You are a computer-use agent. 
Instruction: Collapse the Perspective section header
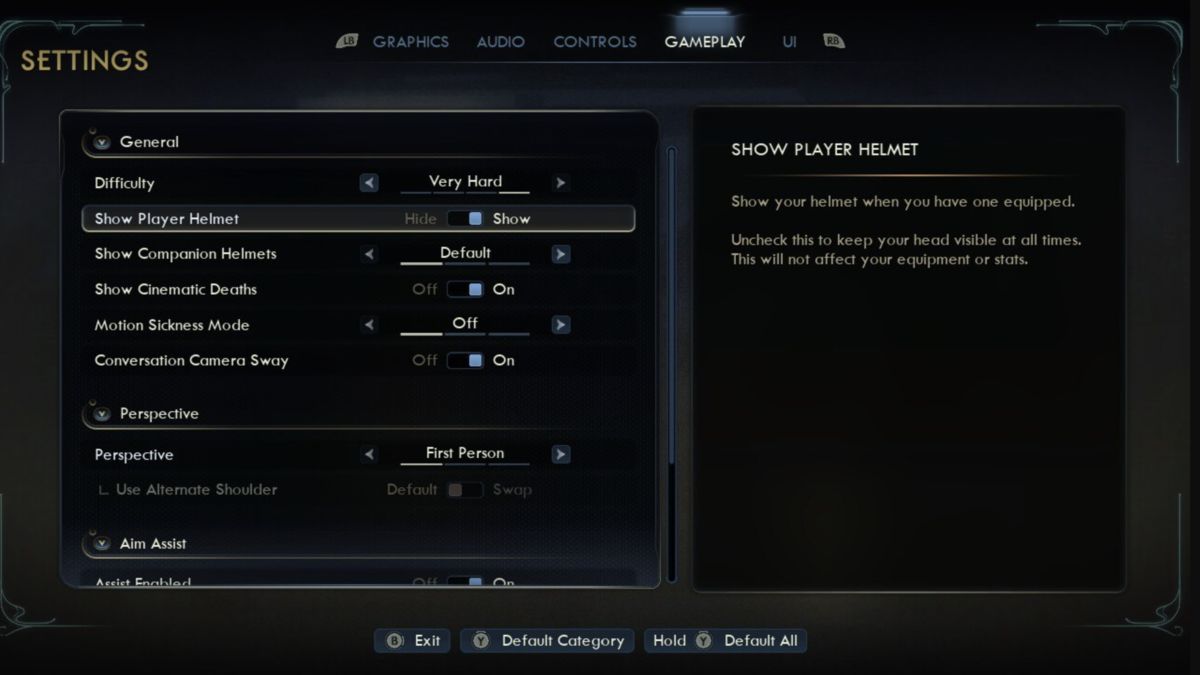[101, 414]
